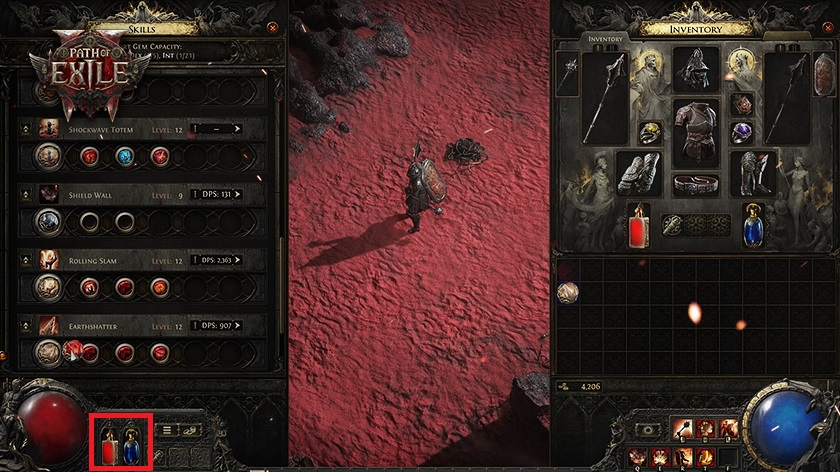This screenshot has height=472, width=840.
Task: Close the Skills panel
Action: 273,29
